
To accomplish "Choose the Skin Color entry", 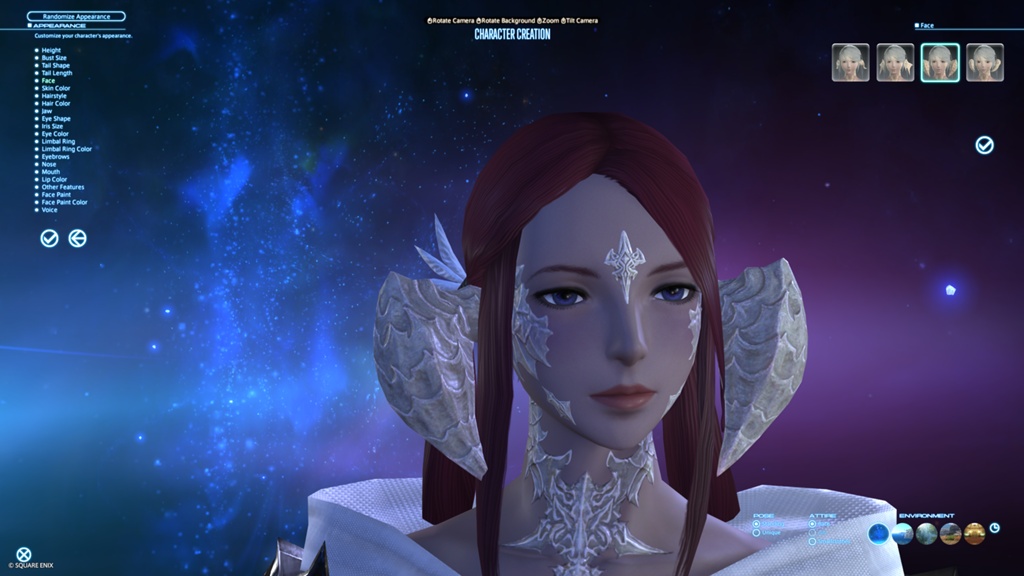I will click(55, 88).
